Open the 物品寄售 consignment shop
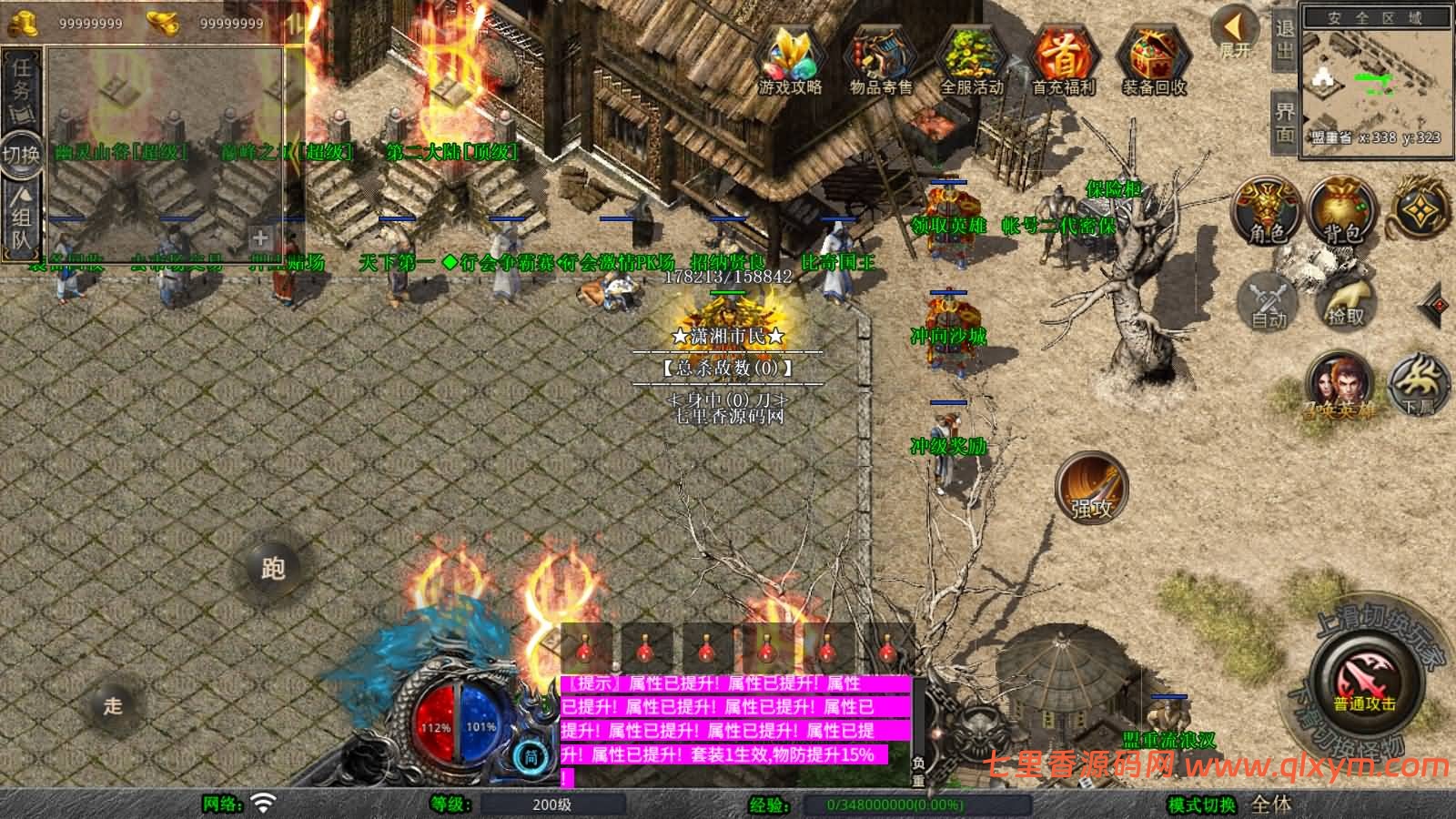Screen dimensions: 1456x819 (x=880, y=61)
